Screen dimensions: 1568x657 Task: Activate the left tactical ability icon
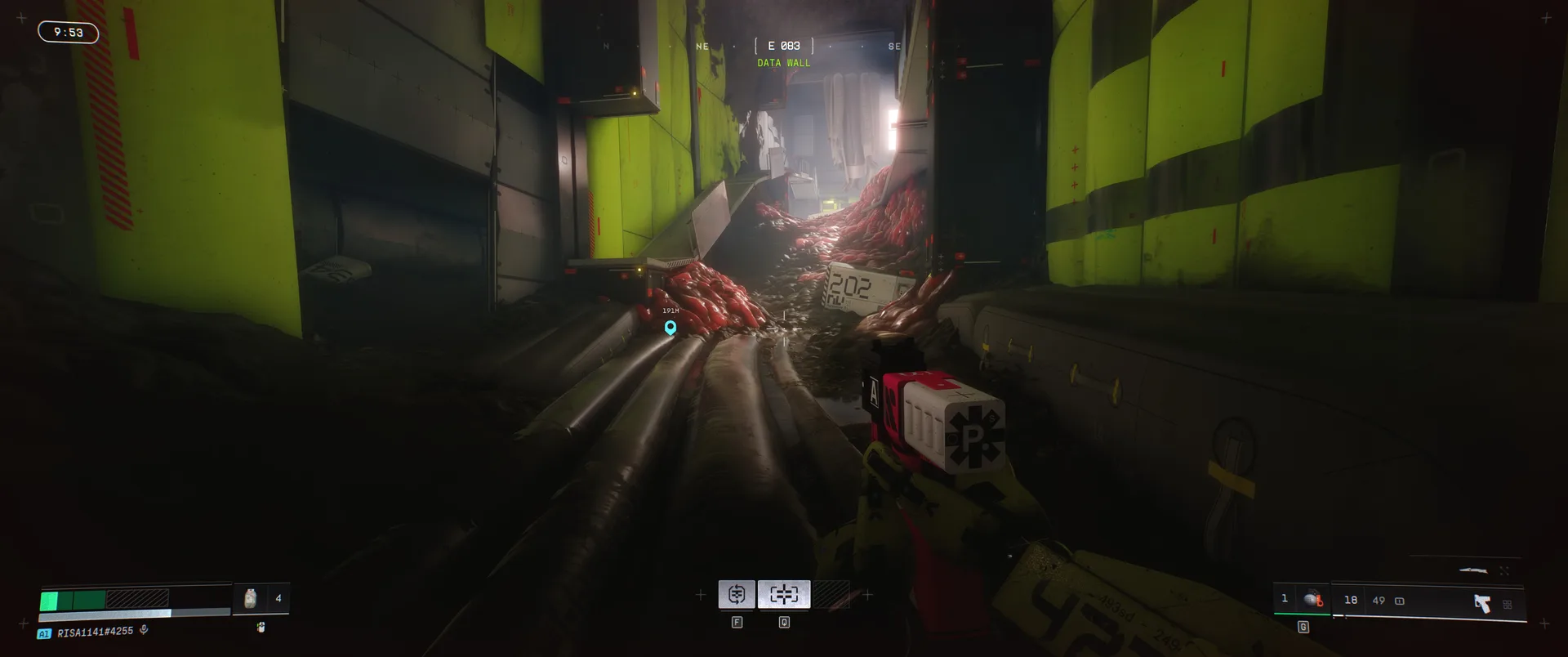coord(737,594)
